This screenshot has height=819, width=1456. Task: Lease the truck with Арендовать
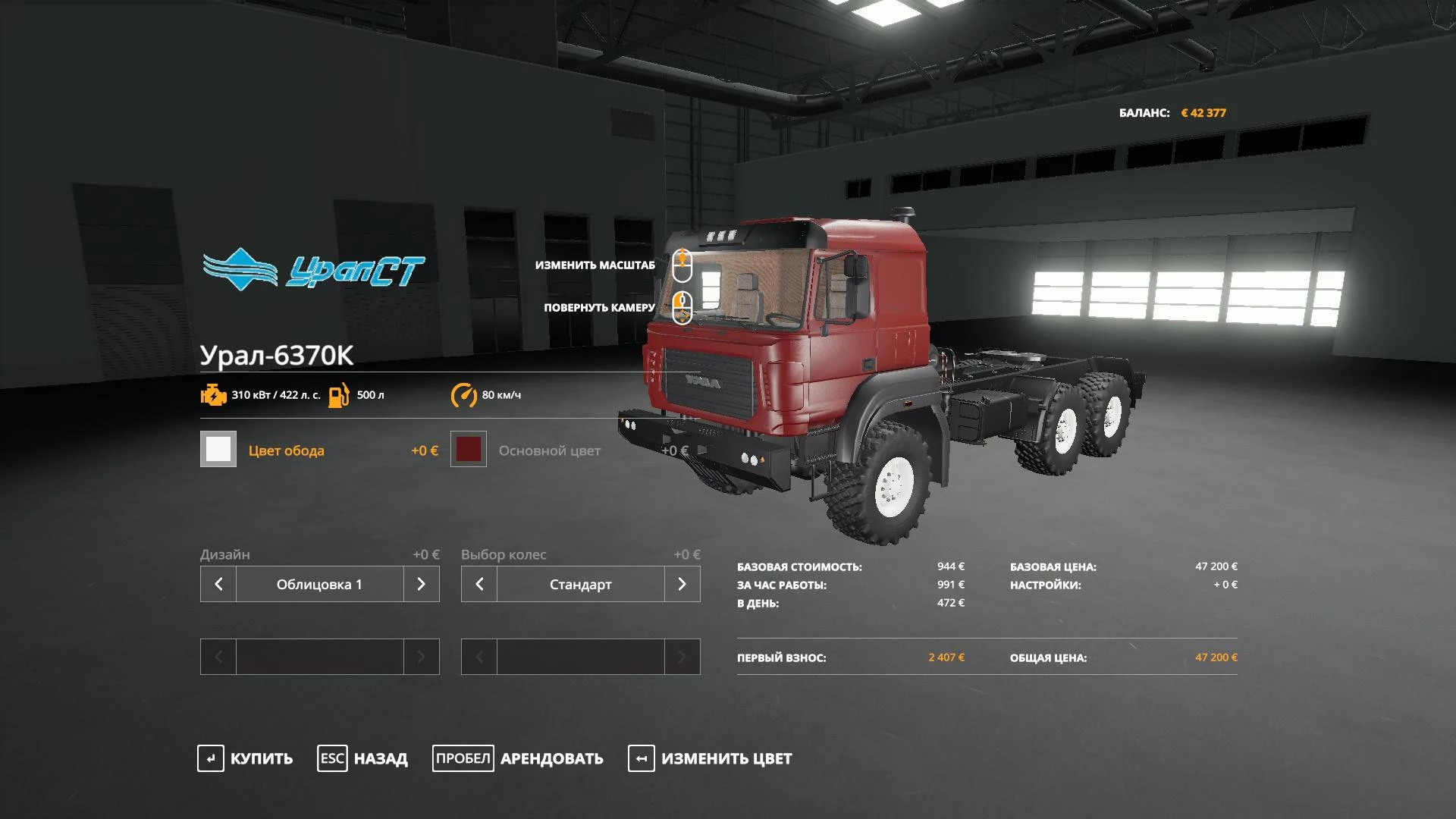(x=518, y=758)
